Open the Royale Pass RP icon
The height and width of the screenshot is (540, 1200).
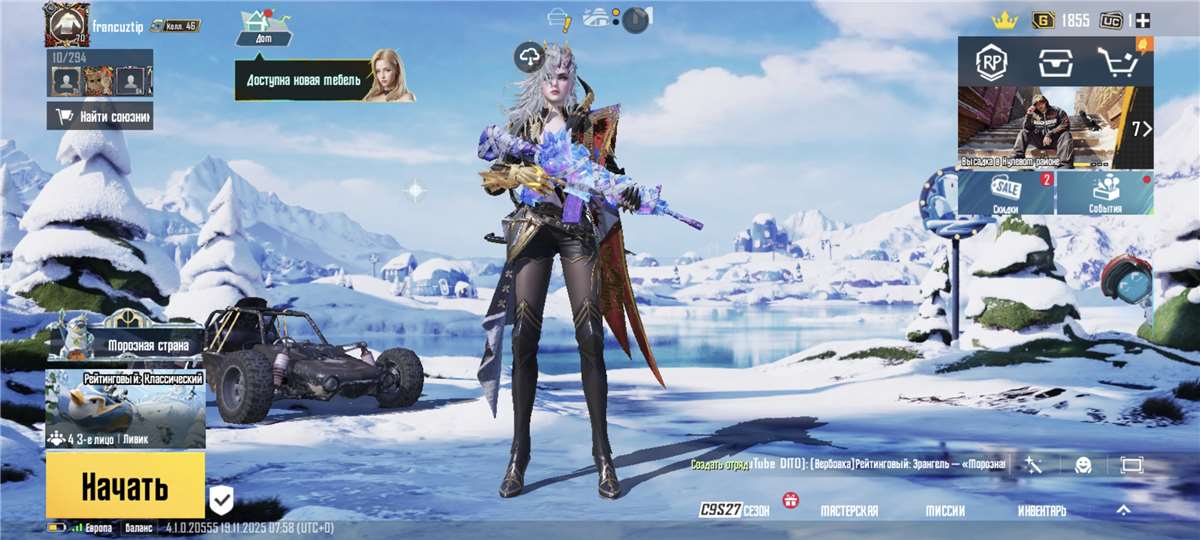pos(991,63)
